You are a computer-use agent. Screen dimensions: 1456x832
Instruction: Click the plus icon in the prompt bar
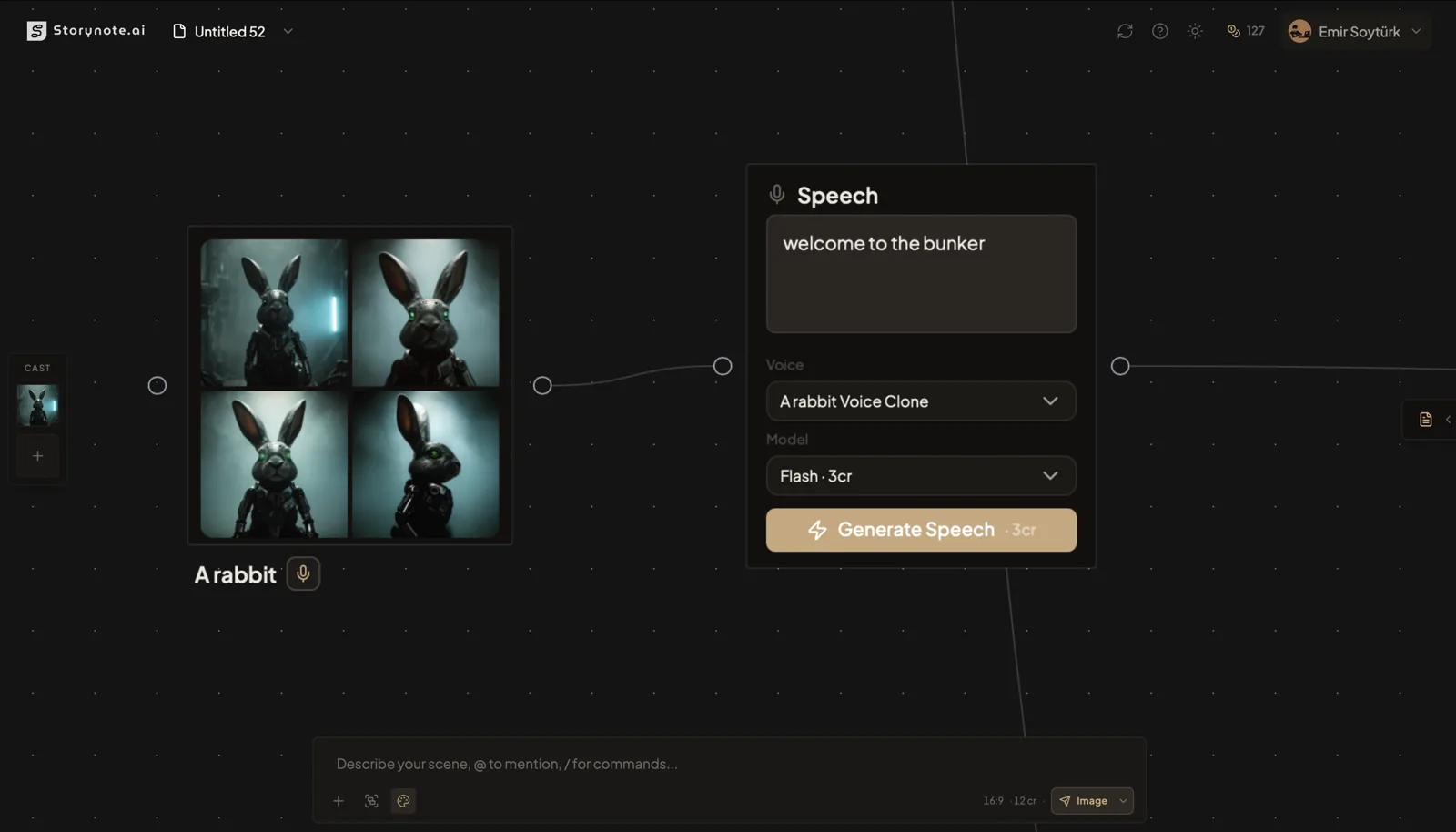(339, 801)
